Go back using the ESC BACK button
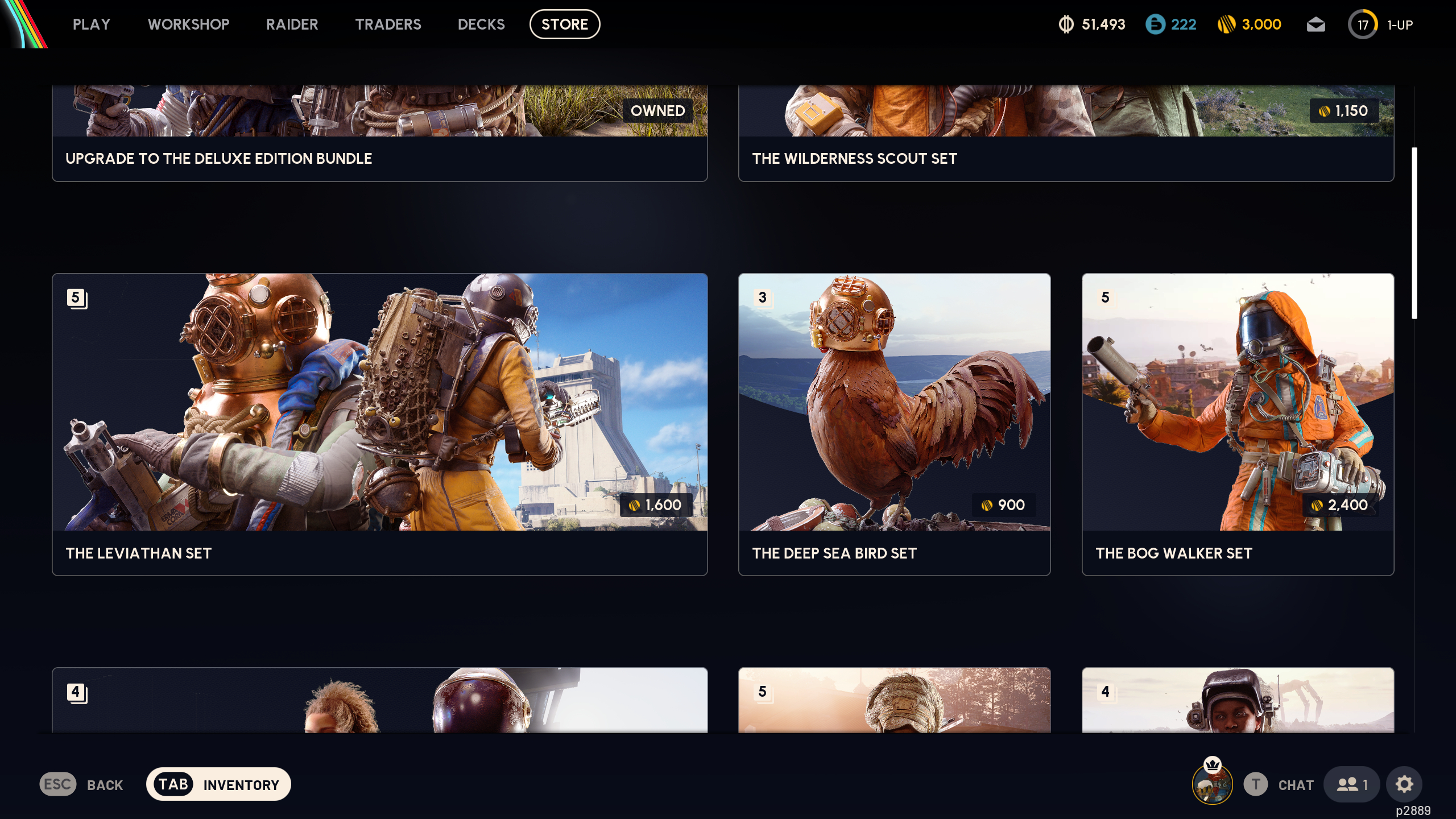The image size is (1456, 819). [80, 784]
